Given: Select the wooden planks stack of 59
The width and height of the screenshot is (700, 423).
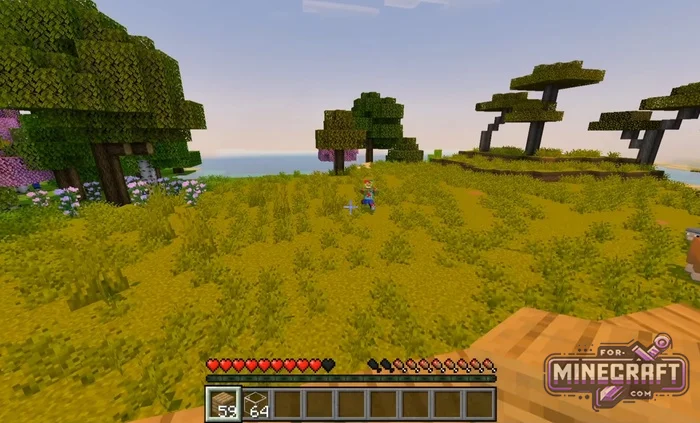Looking at the screenshot, I should coord(223,404).
